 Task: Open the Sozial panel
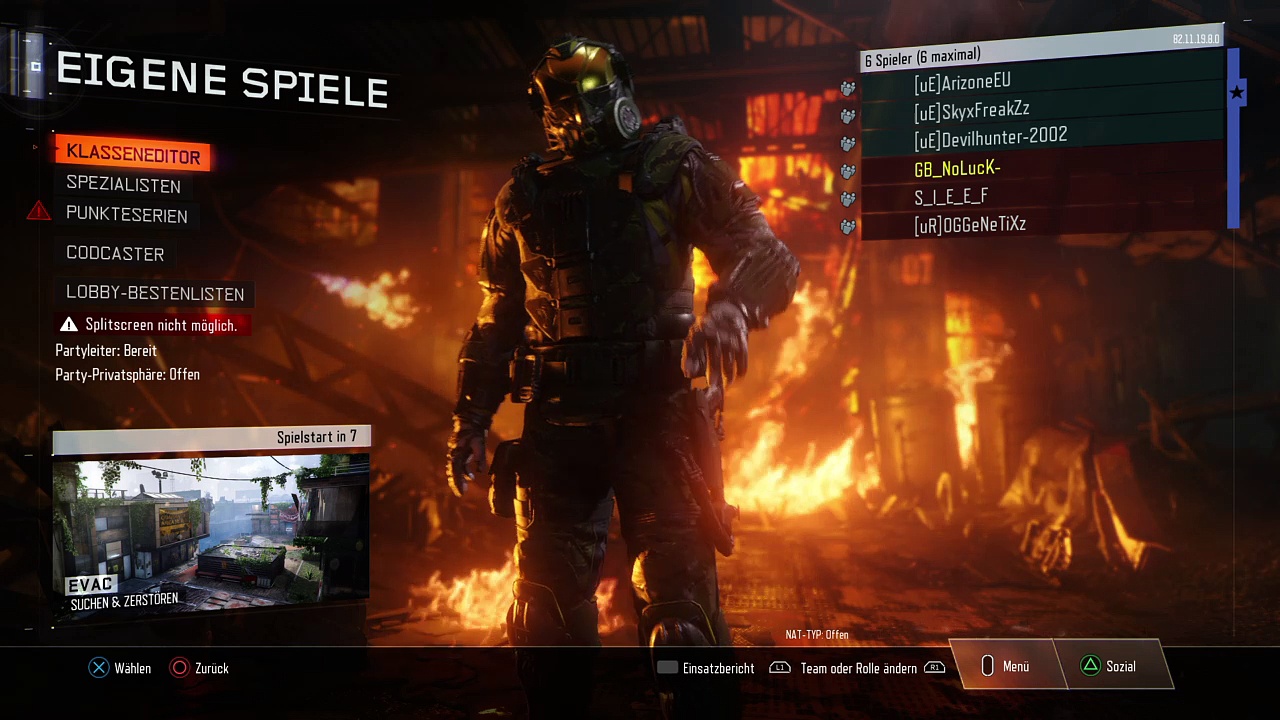[1110, 667]
